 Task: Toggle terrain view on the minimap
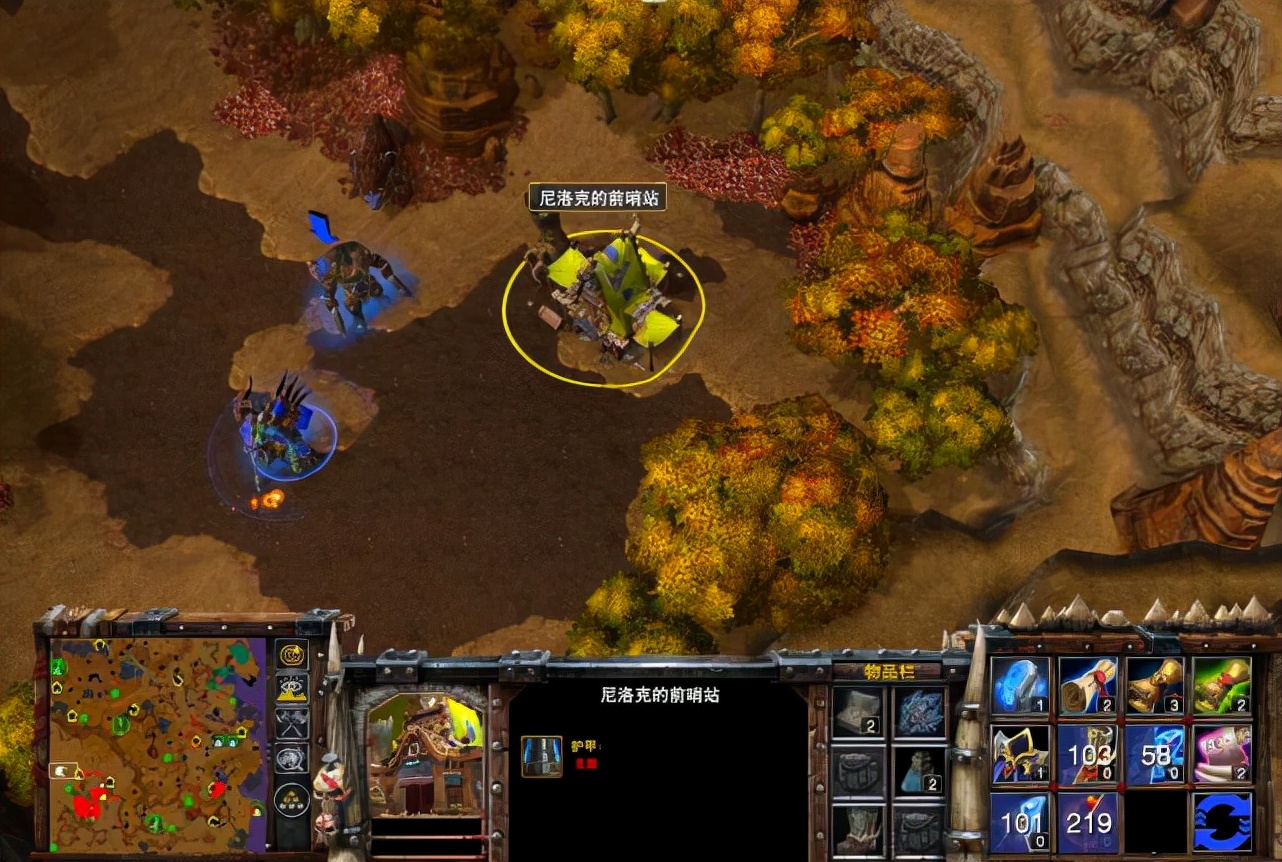point(291,689)
